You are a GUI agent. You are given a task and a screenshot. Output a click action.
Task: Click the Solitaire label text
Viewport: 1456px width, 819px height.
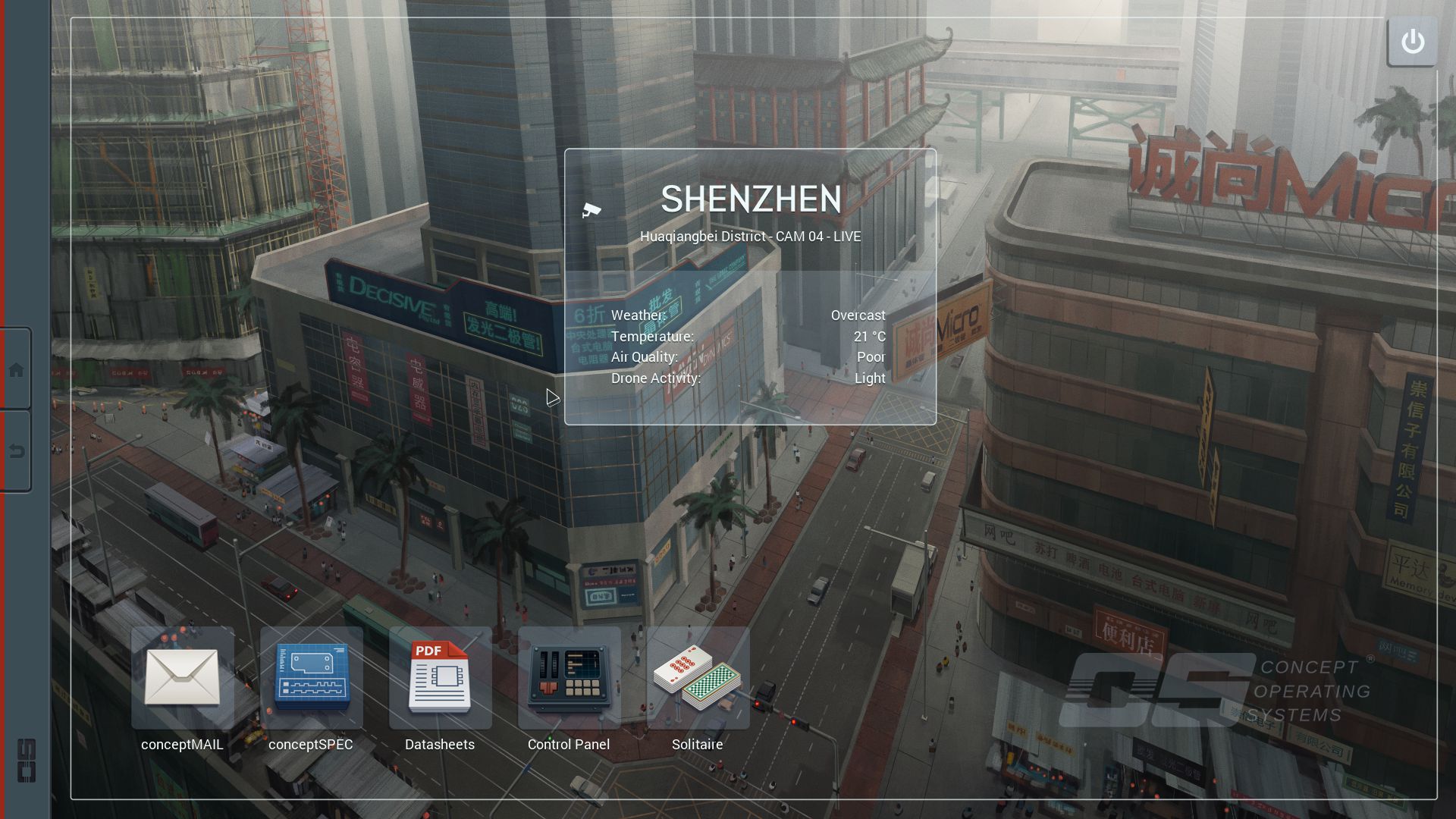coord(697,744)
